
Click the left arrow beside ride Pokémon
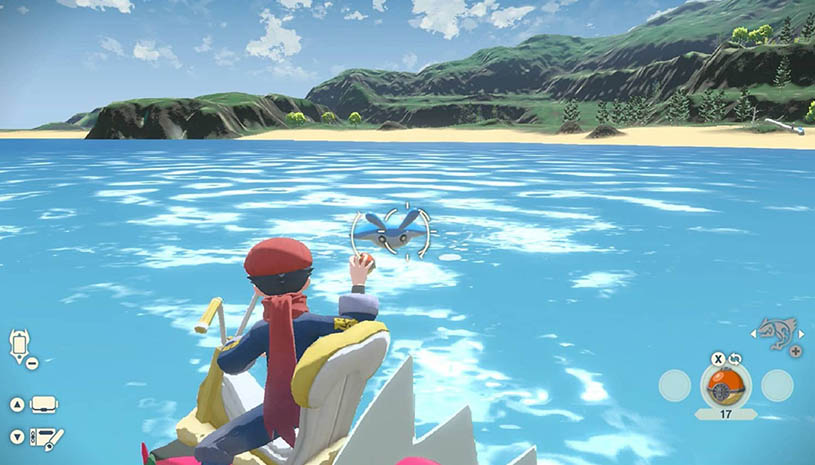[x=756, y=333]
